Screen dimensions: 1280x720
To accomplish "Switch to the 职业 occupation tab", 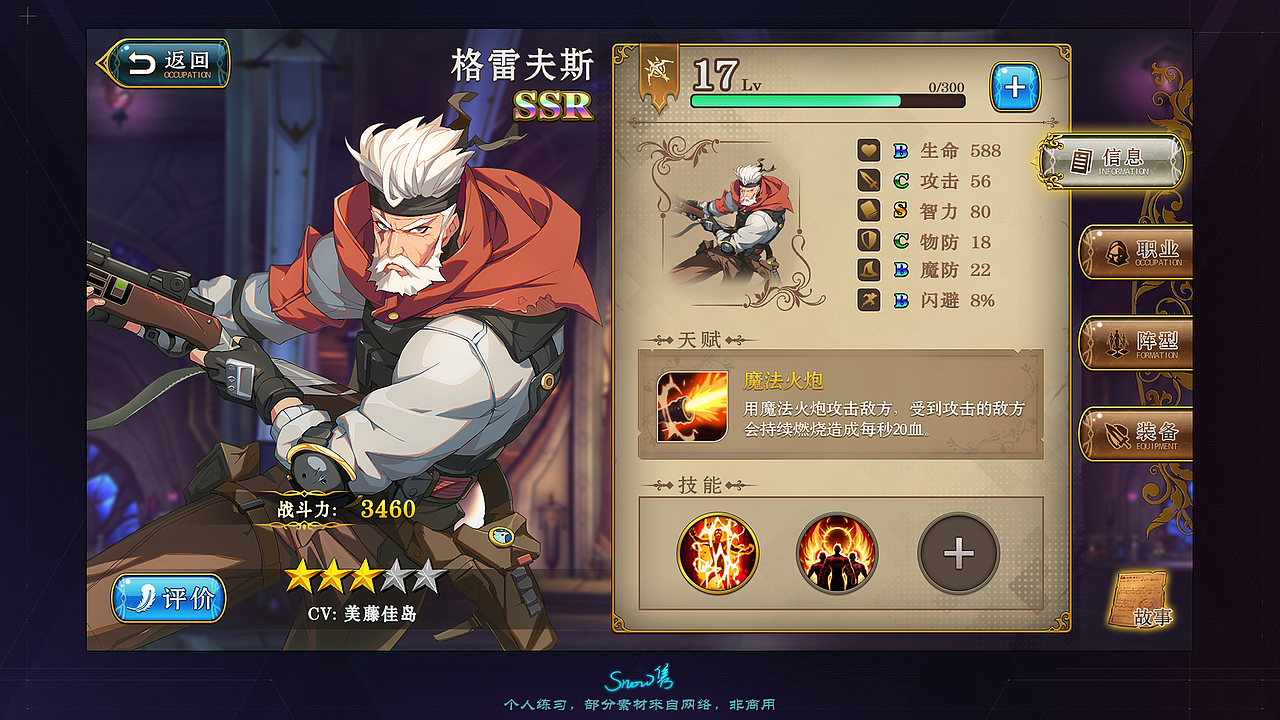I will pos(1137,252).
